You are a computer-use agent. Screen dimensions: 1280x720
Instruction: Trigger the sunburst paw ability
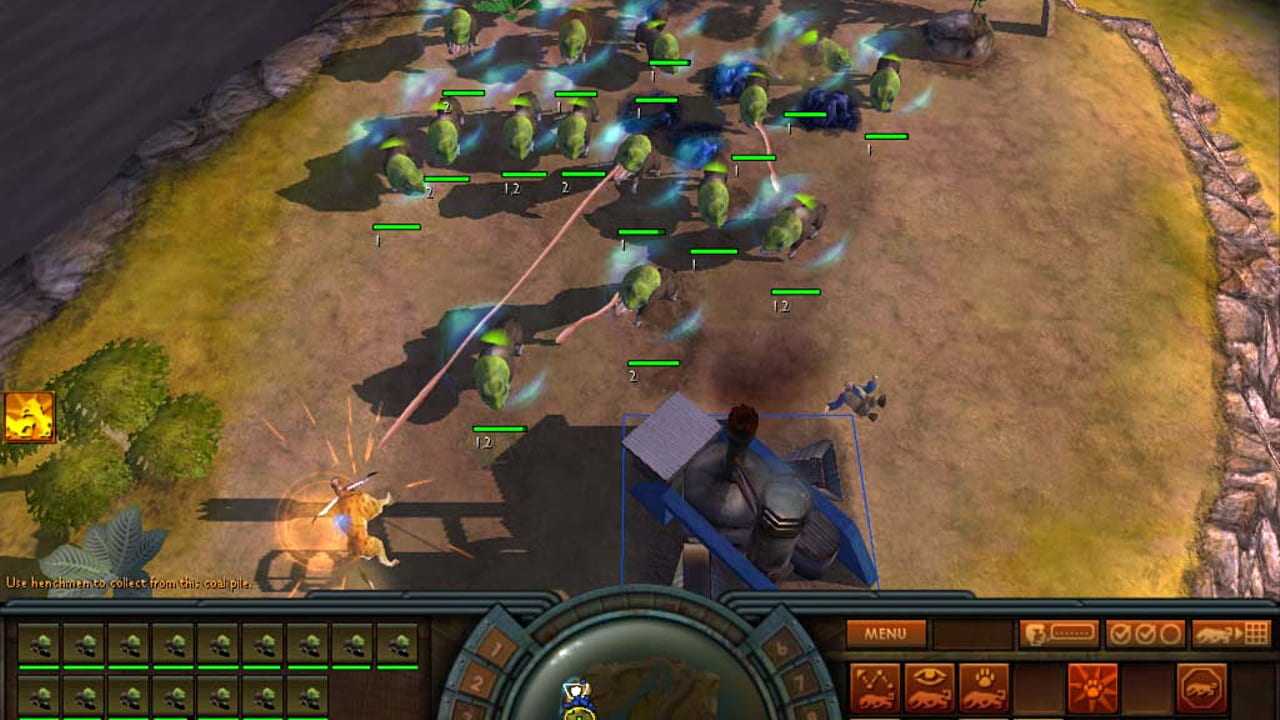click(1093, 688)
